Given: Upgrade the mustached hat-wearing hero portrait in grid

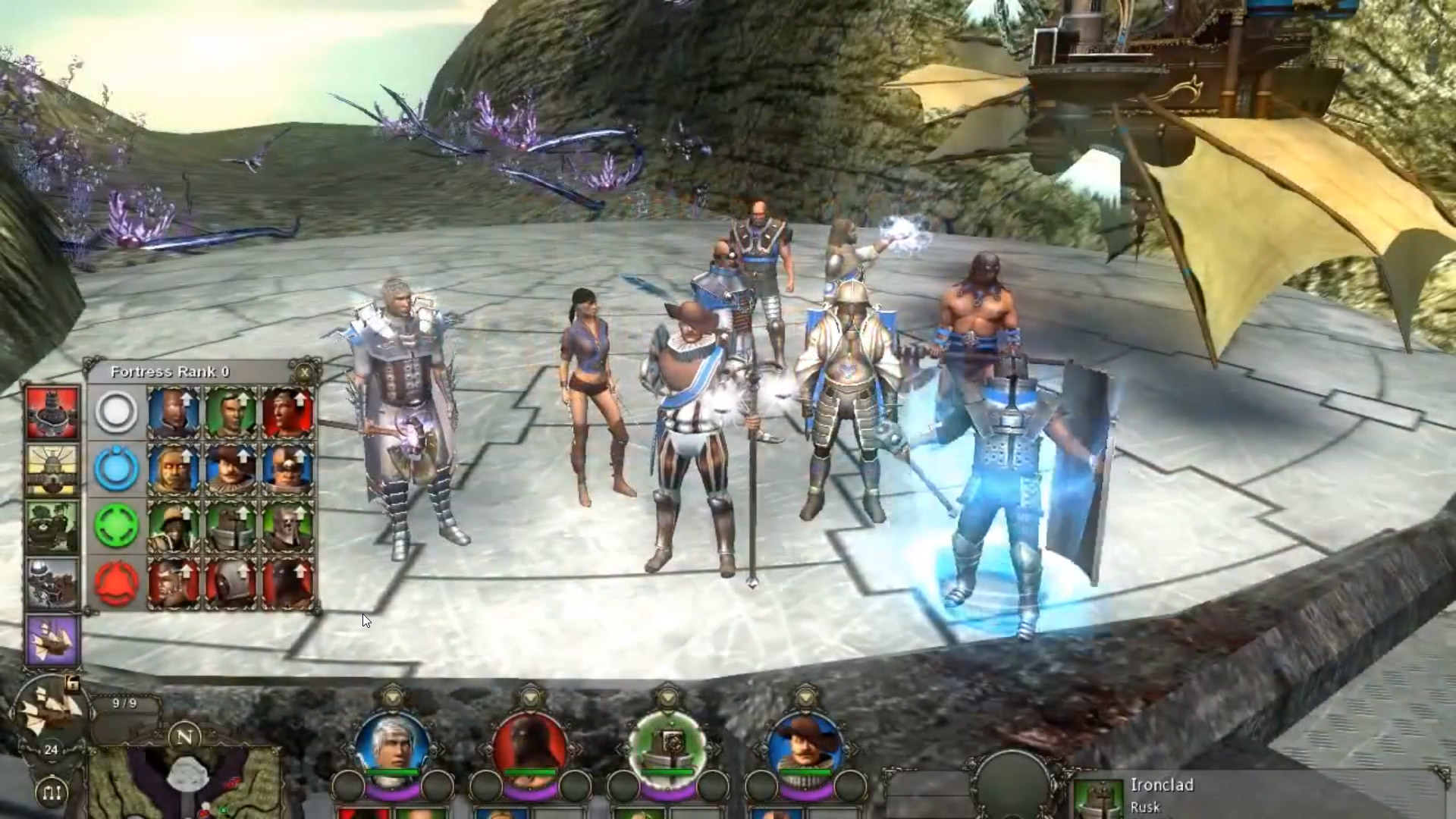Looking at the screenshot, I should point(231,469).
